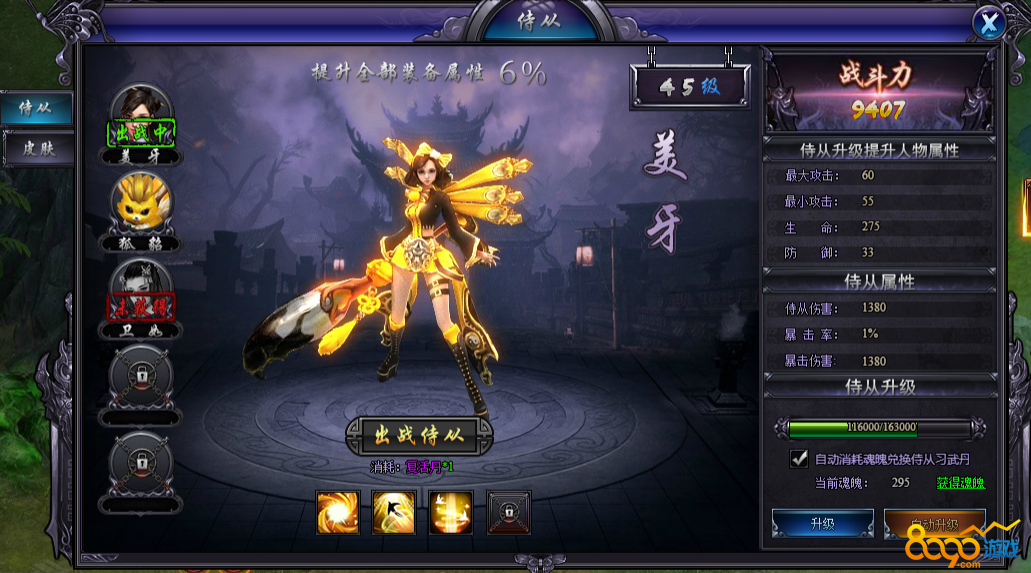Open the 皮肤 skins tab
The height and width of the screenshot is (573, 1031).
coord(35,149)
